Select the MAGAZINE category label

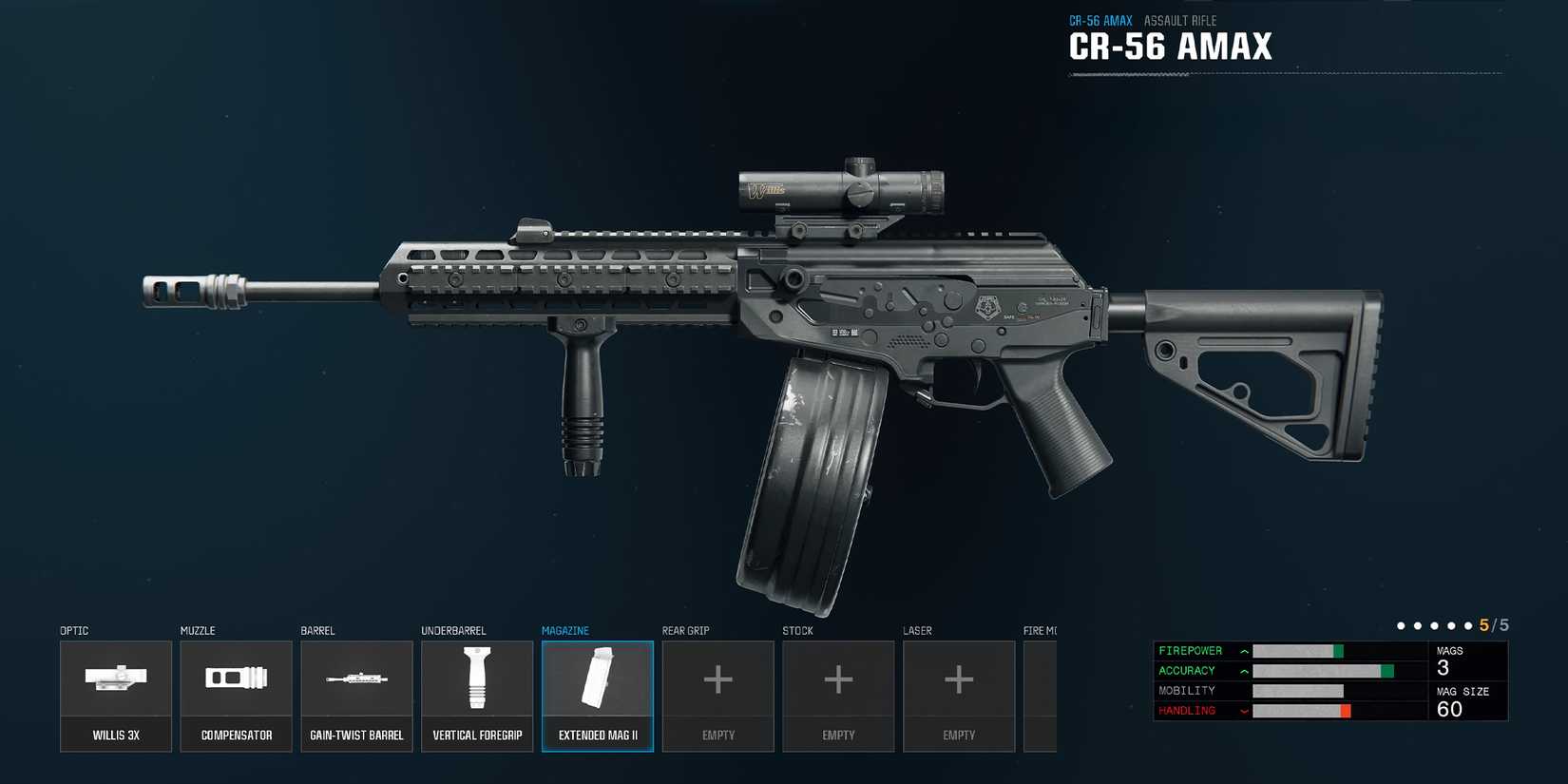565,630
